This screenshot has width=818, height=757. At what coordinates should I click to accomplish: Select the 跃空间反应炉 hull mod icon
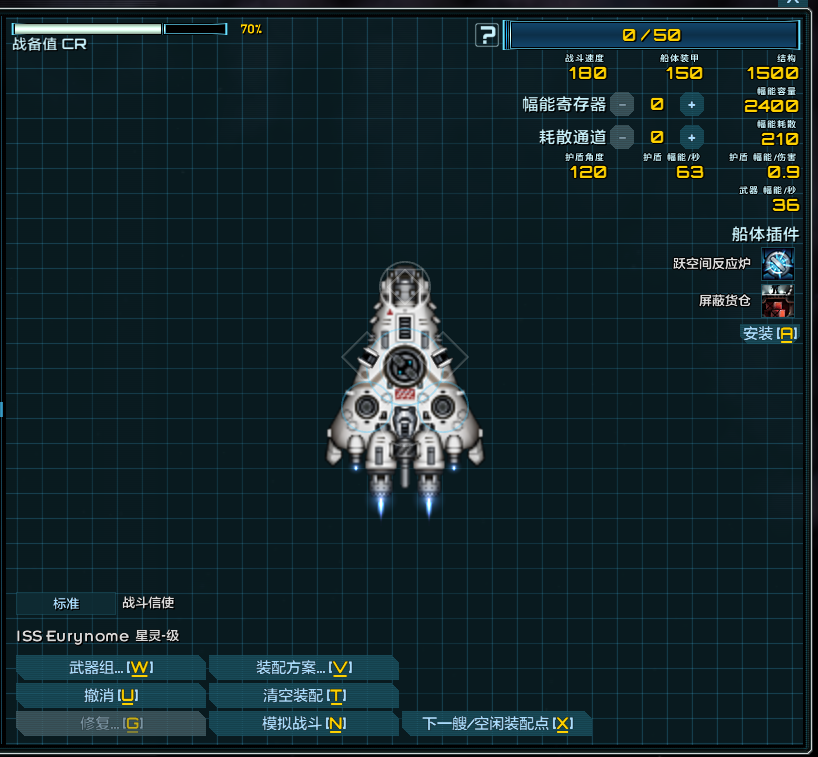pyautogui.click(x=778, y=265)
